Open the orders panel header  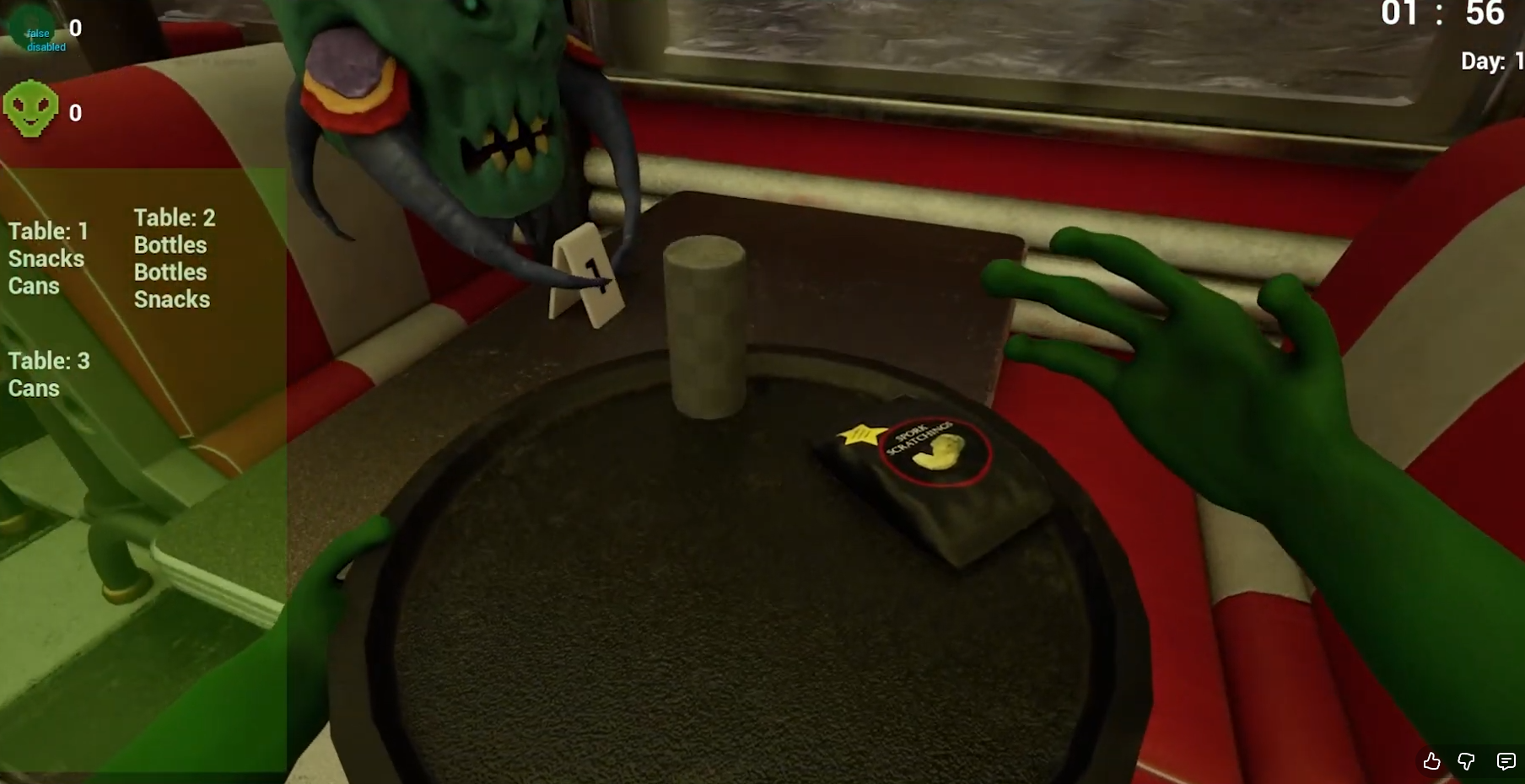coord(143,185)
